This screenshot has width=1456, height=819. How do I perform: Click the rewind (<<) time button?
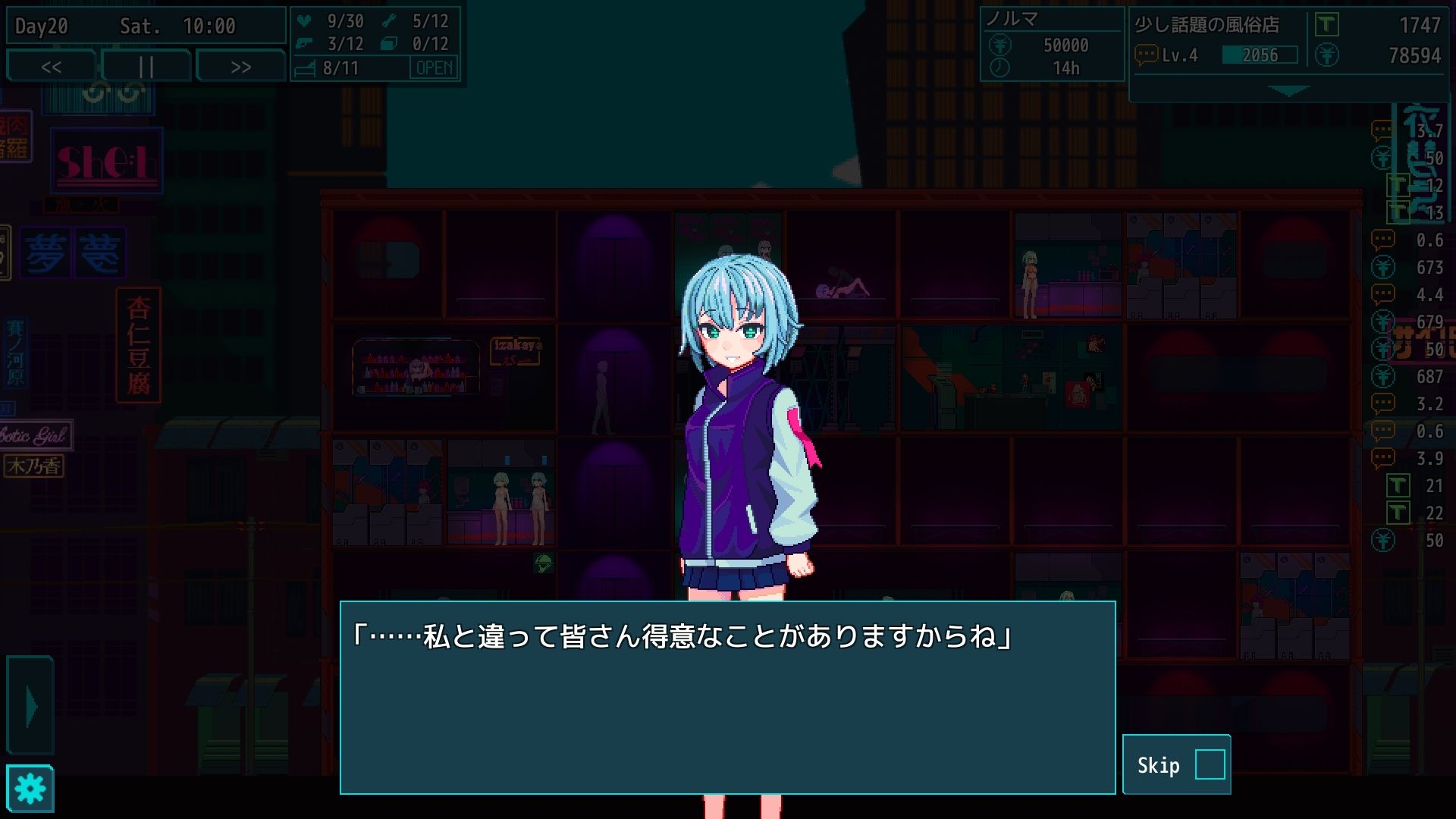tap(52, 66)
